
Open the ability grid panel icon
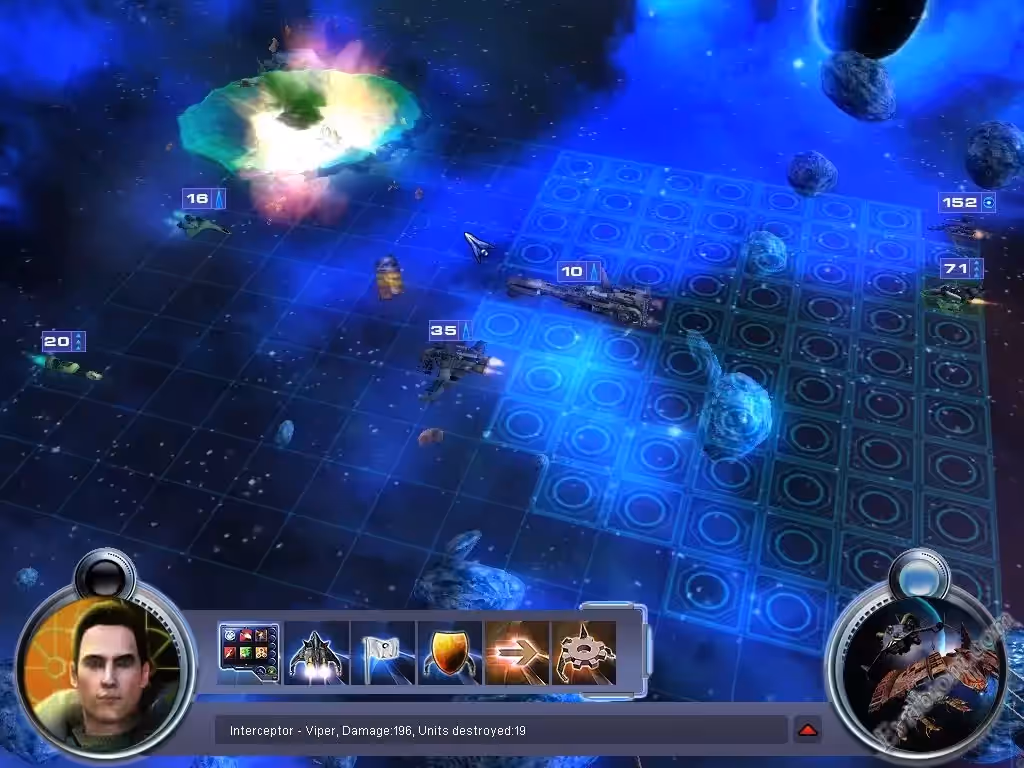249,652
